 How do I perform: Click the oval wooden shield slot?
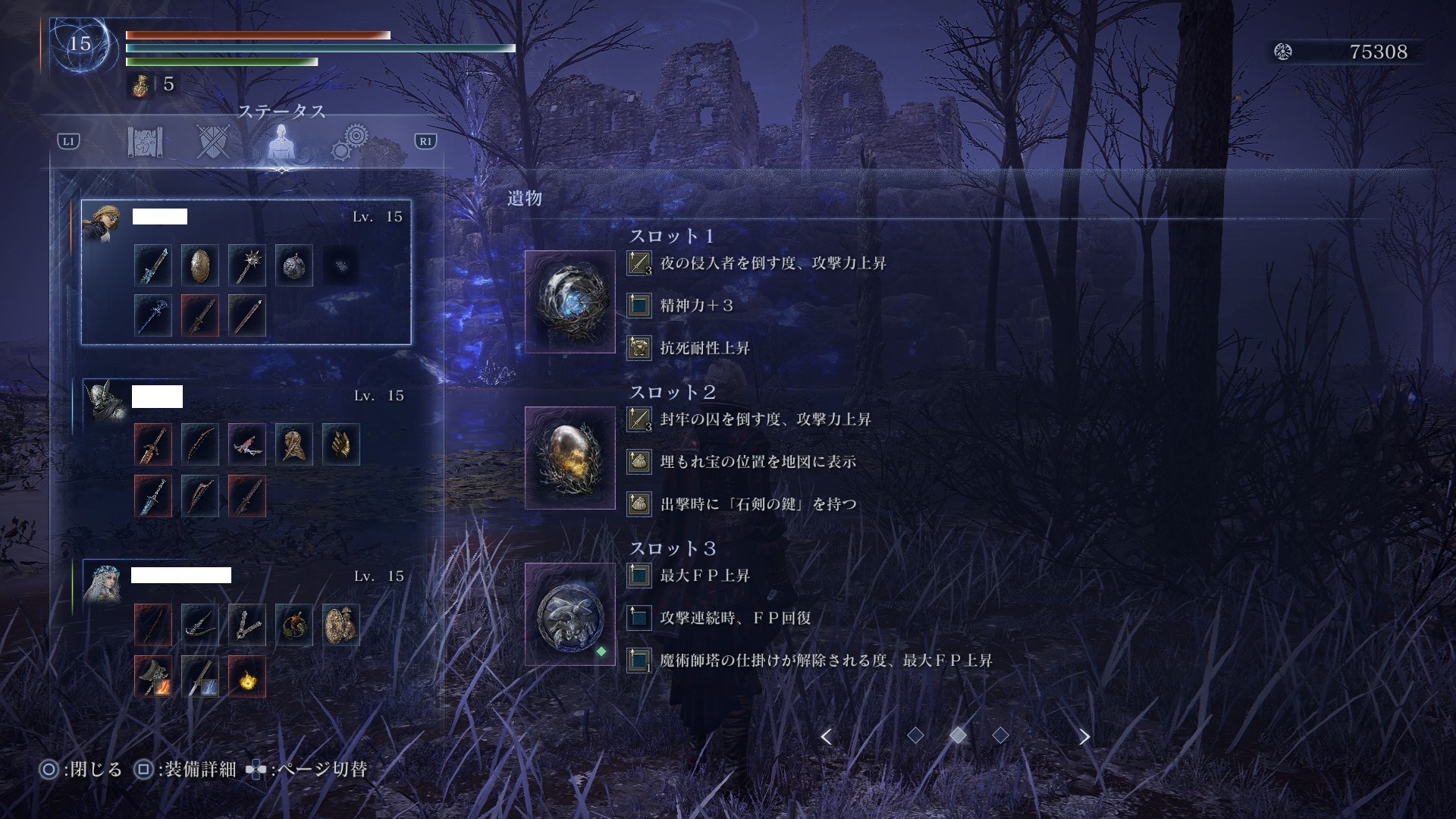[200, 265]
